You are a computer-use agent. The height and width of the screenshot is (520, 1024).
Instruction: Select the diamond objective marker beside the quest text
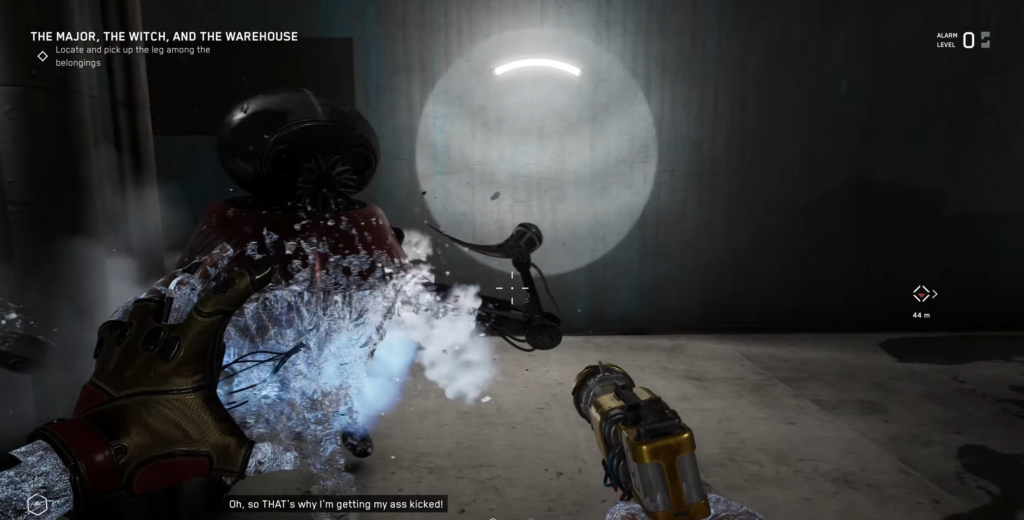click(42, 56)
